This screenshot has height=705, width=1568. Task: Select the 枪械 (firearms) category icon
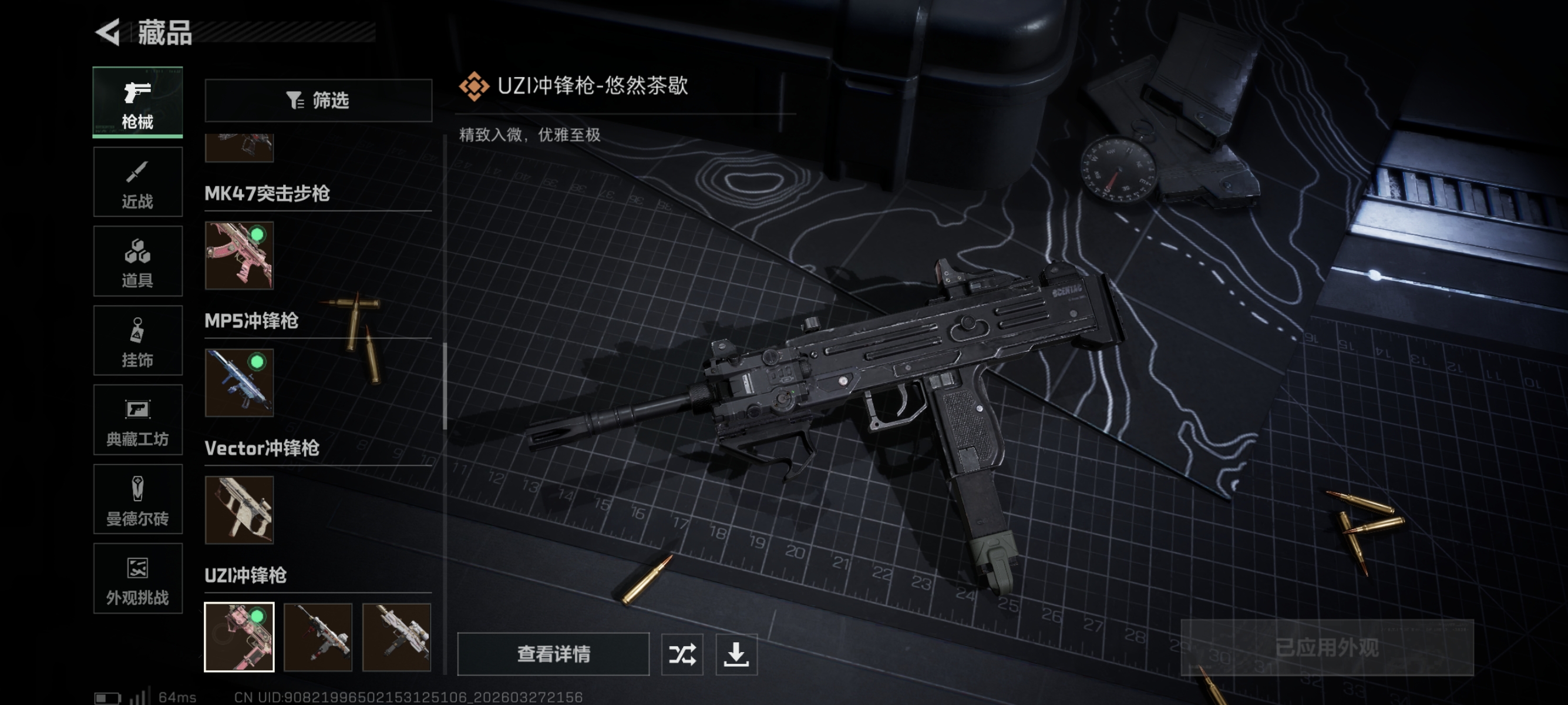coord(137,102)
